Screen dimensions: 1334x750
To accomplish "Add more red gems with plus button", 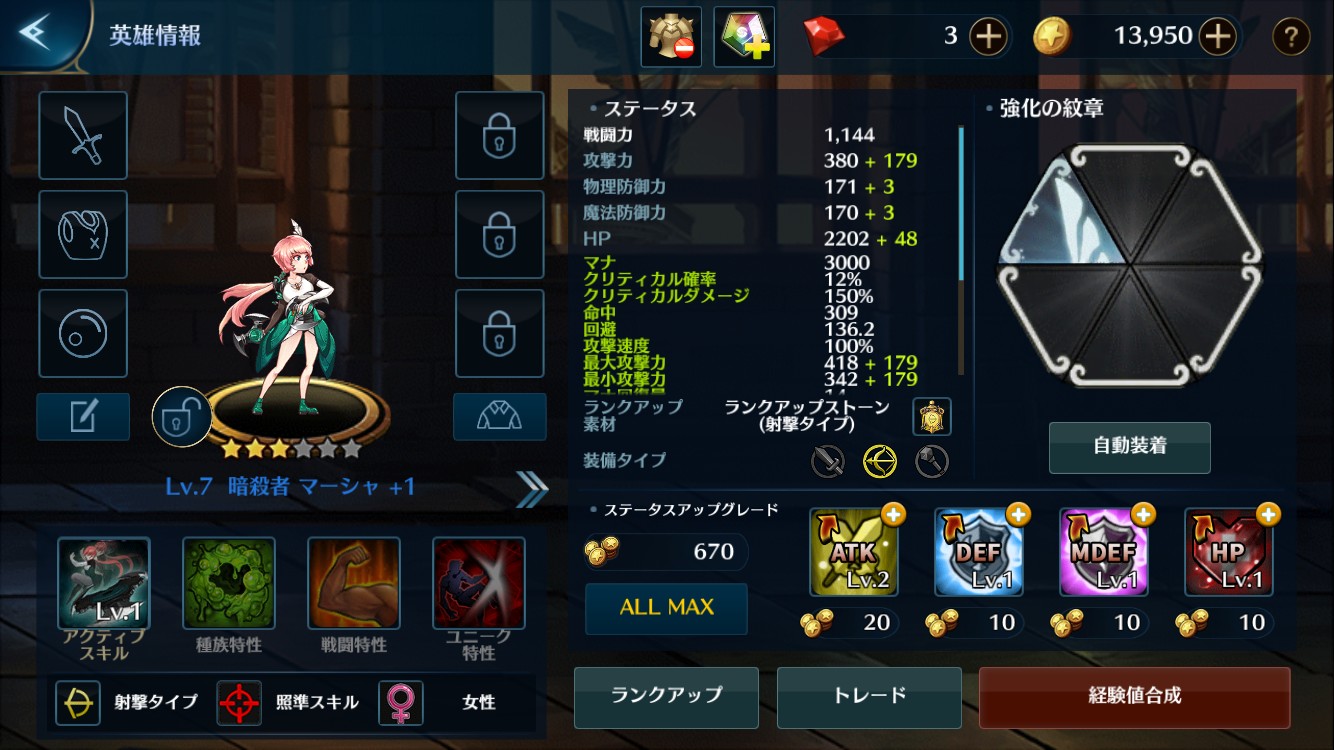I will [988, 37].
